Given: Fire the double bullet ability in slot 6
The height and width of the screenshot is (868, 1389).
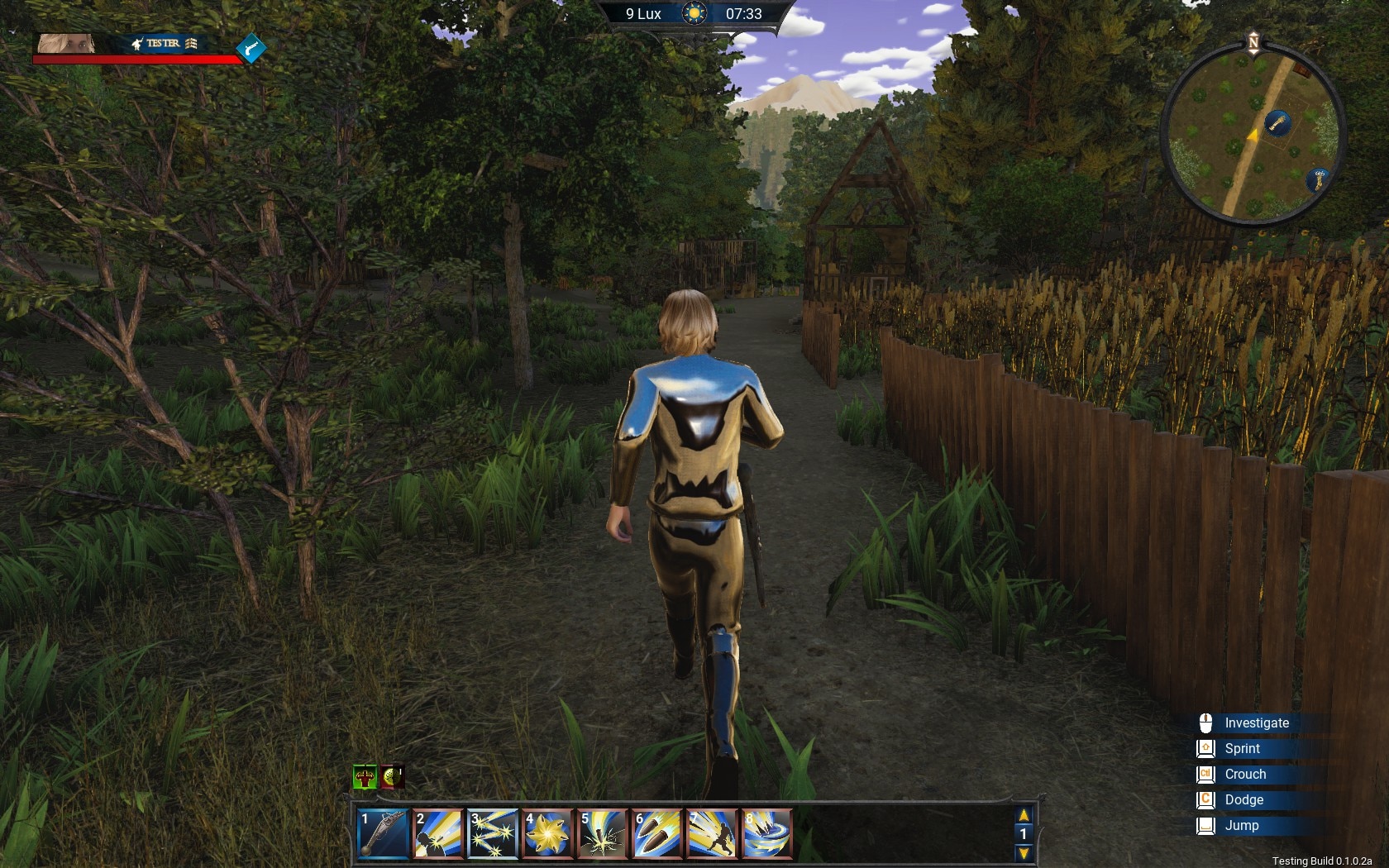Looking at the screenshot, I should pos(656,832).
